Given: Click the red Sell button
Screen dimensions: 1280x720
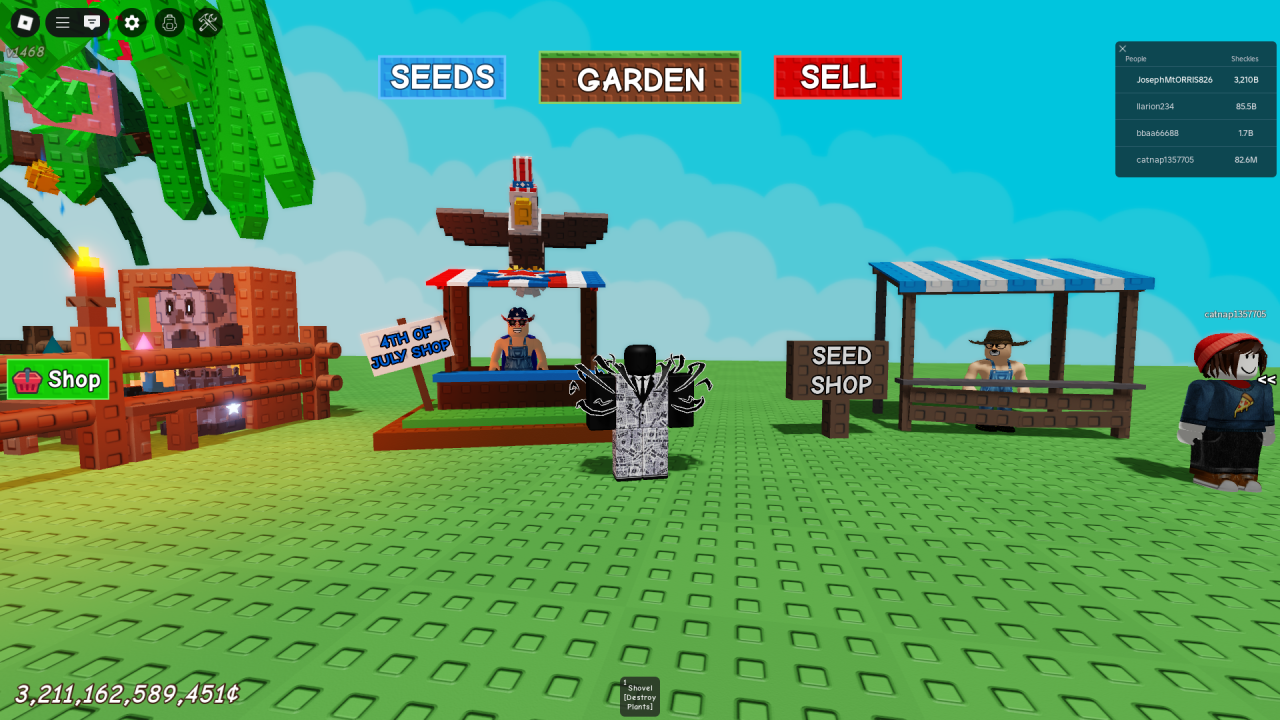Looking at the screenshot, I should pyautogui.click(x=837, y=77).
